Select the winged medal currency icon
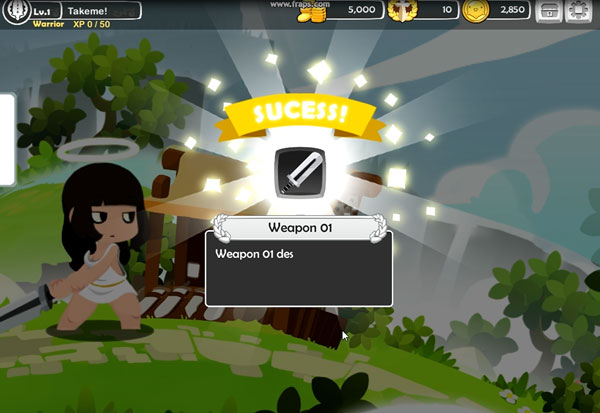This screenshot has height=413, width=600. coord(402,11)
